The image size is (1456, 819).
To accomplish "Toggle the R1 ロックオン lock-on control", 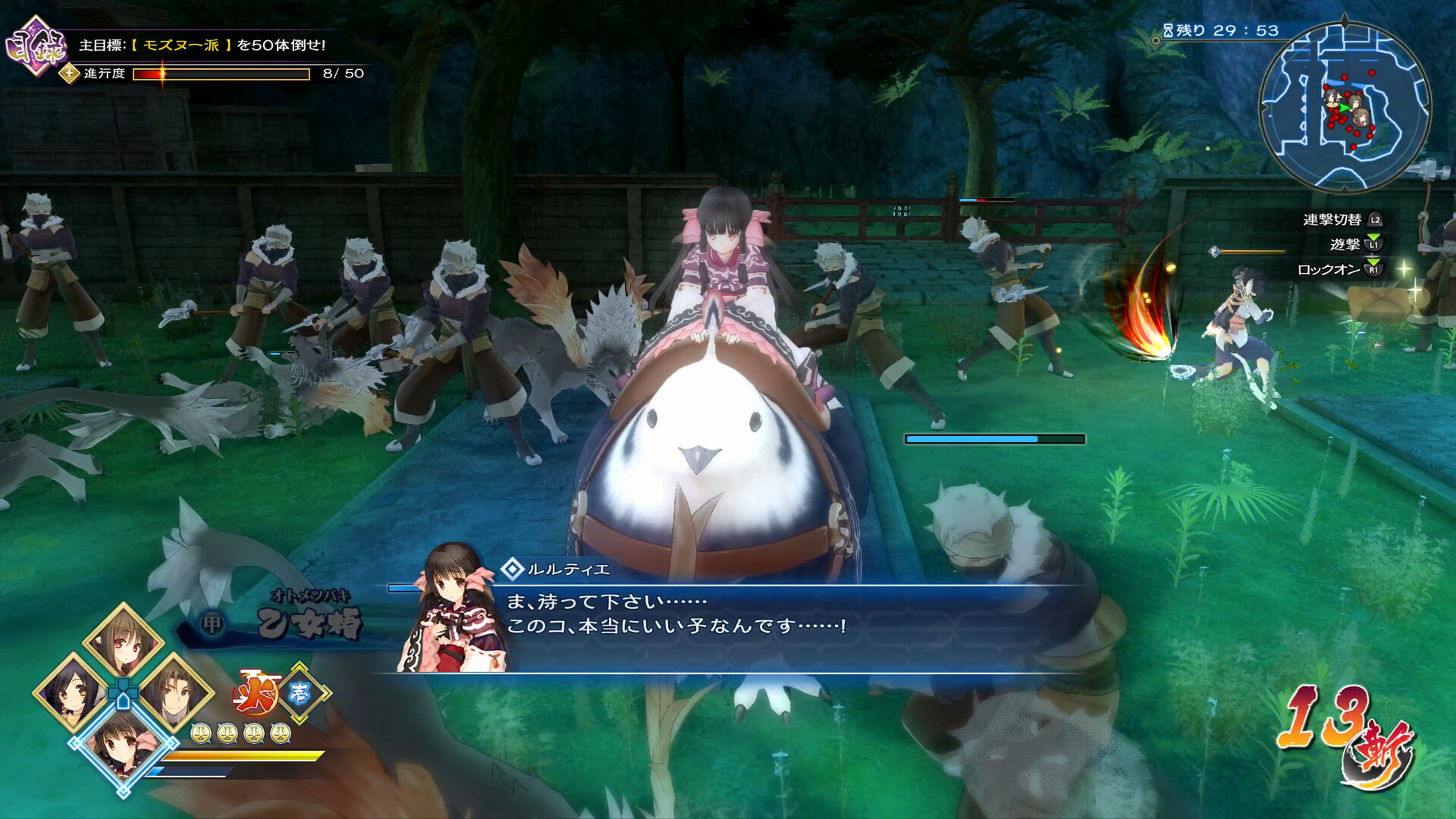I will [1375, 269].
